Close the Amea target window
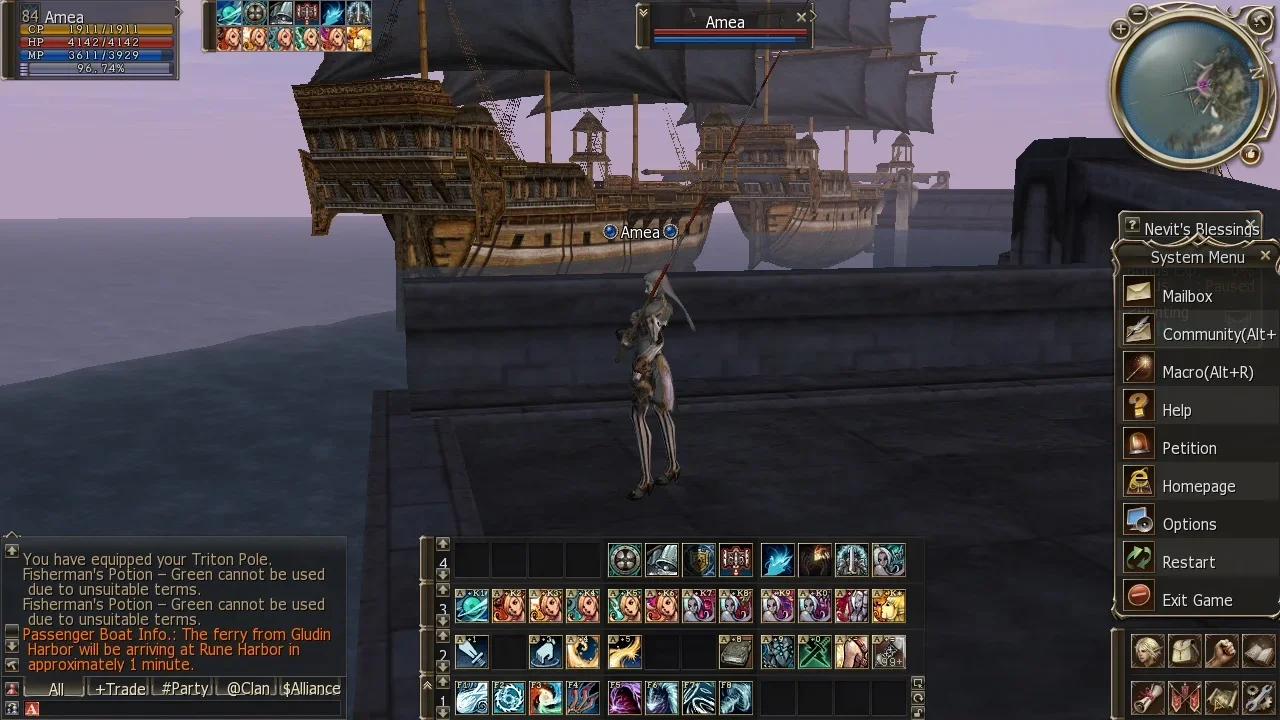 (801, 17)
